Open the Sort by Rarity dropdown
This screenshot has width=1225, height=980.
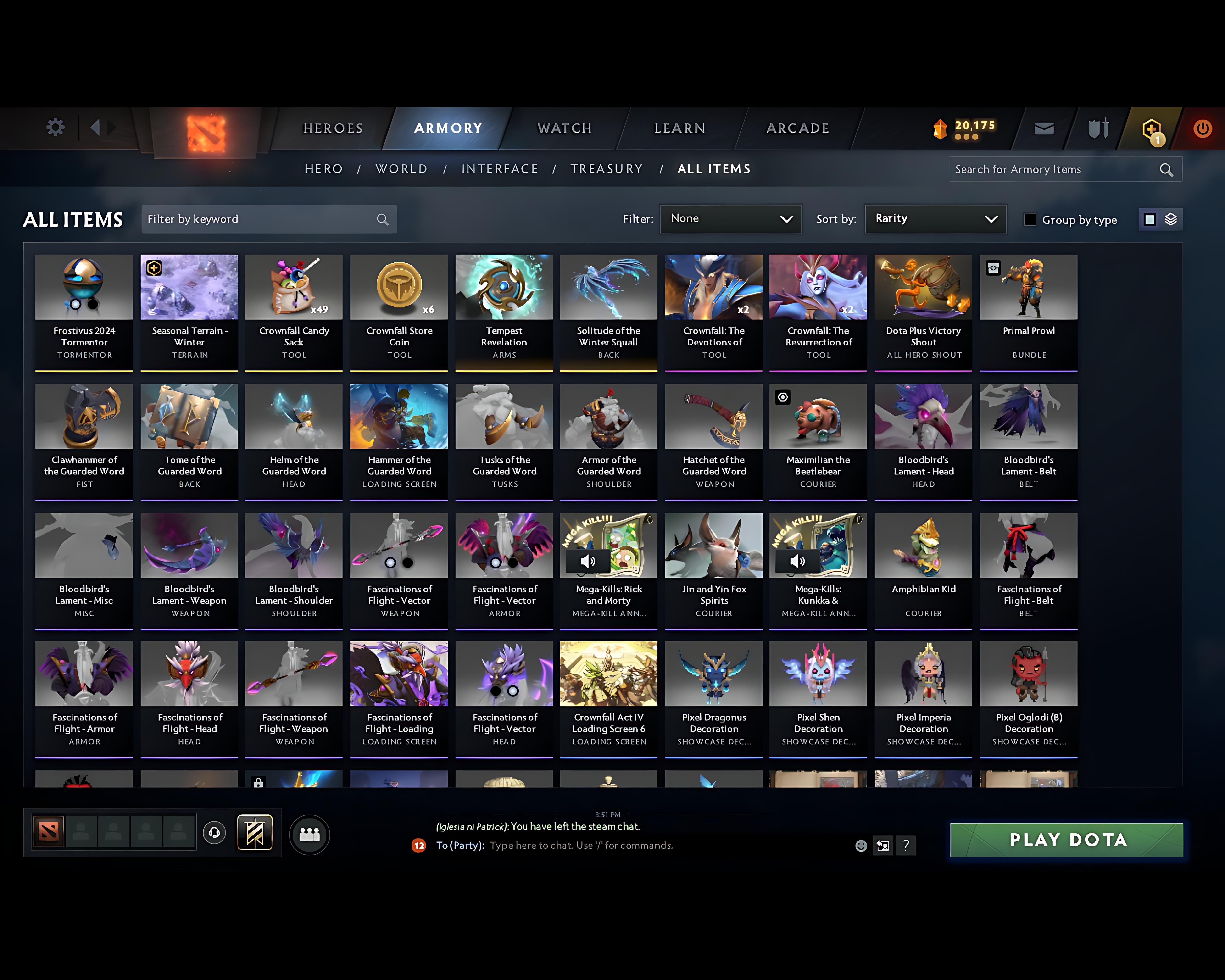(x=935, y=219)
